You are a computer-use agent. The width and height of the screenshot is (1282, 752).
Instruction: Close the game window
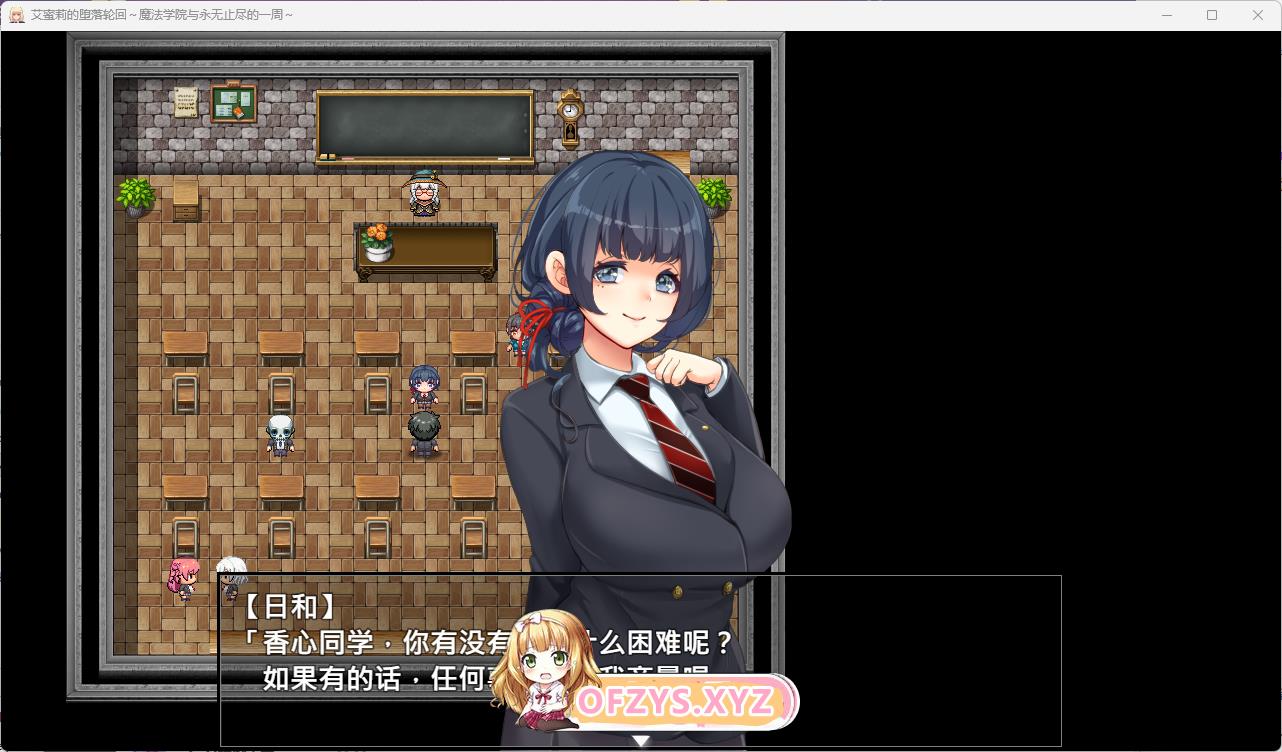click(1258, 15)
